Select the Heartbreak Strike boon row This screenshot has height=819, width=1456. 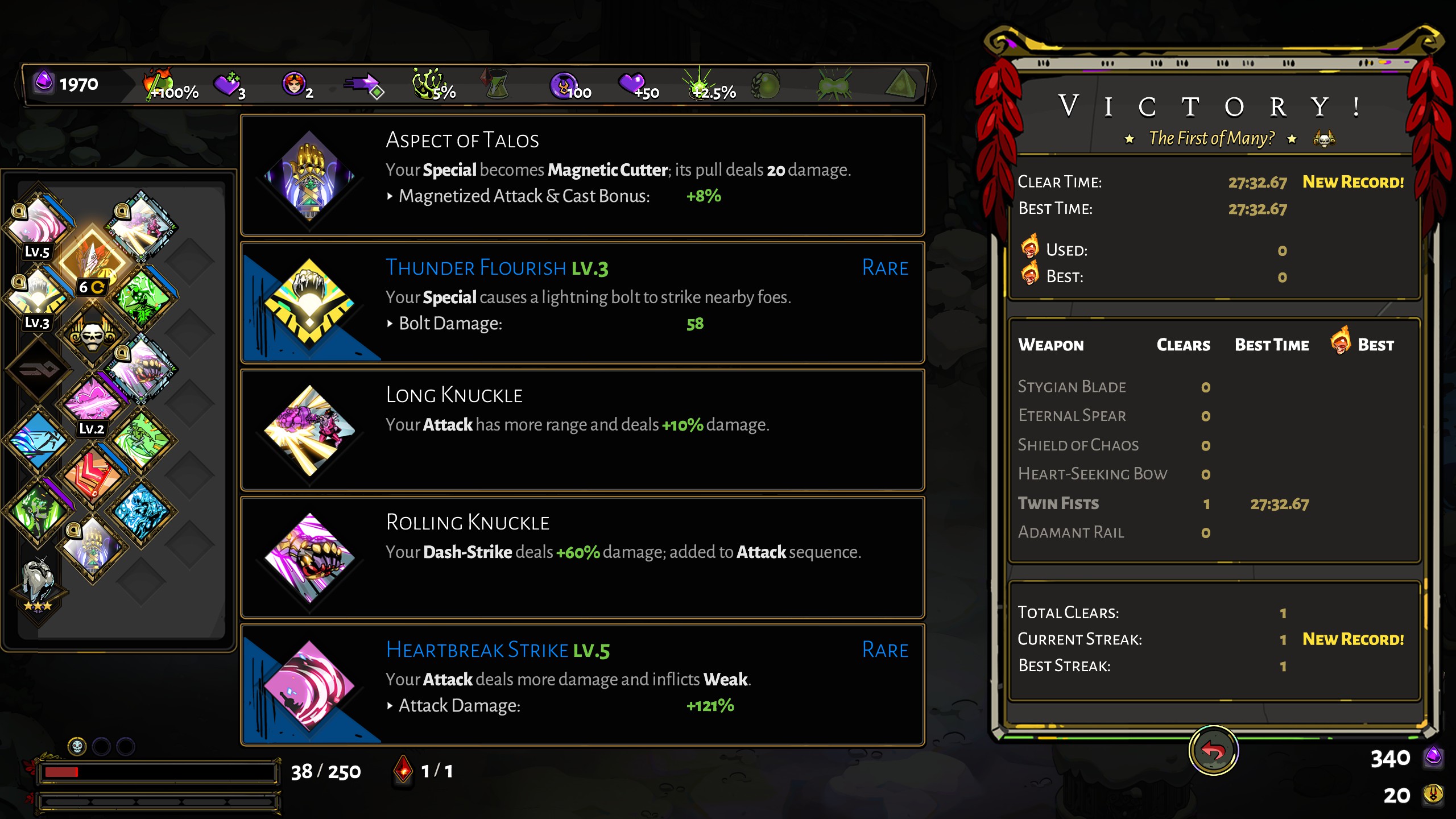click(x=582, y=685)
